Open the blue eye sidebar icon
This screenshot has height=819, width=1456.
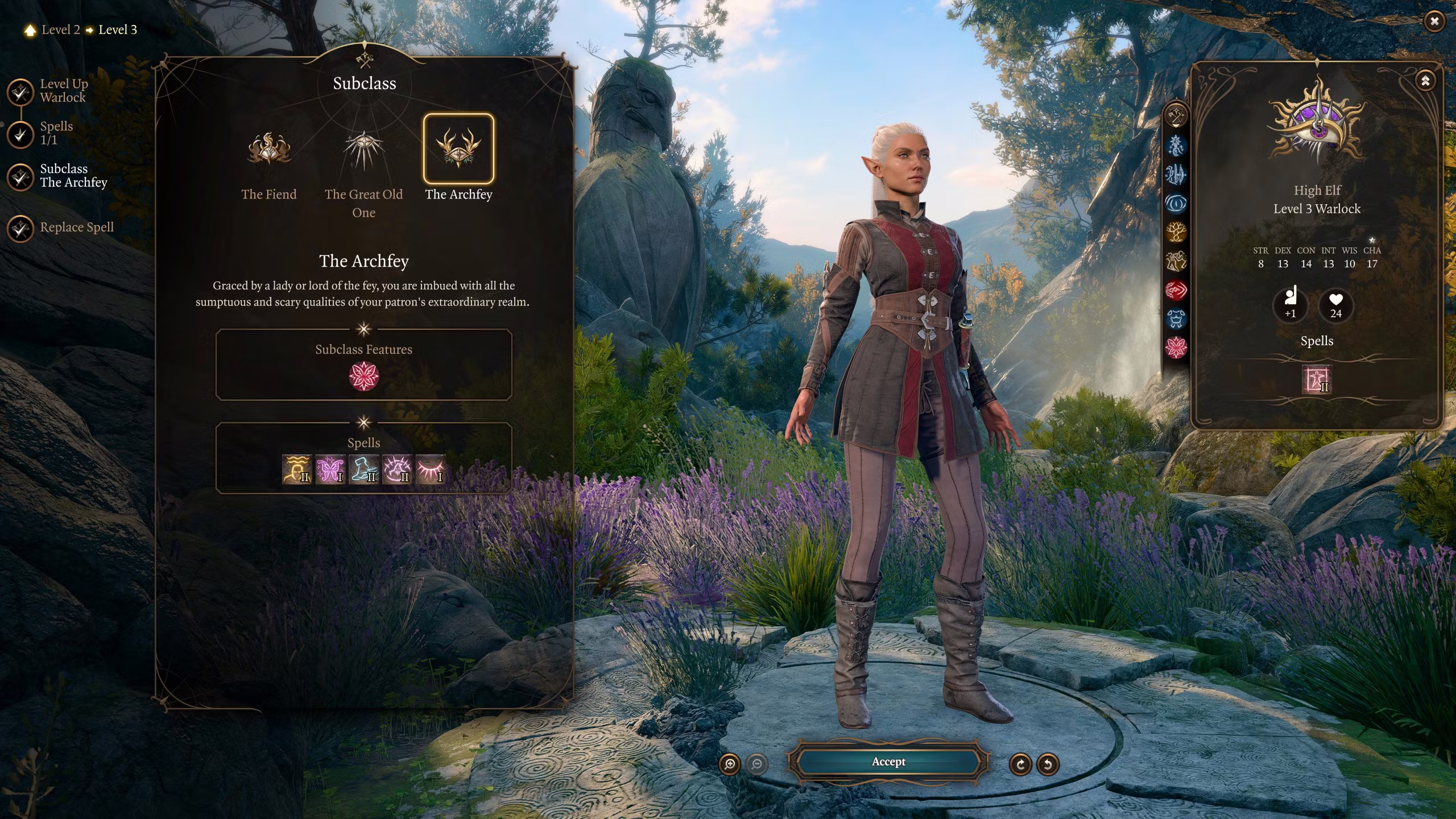[1176, 203]
